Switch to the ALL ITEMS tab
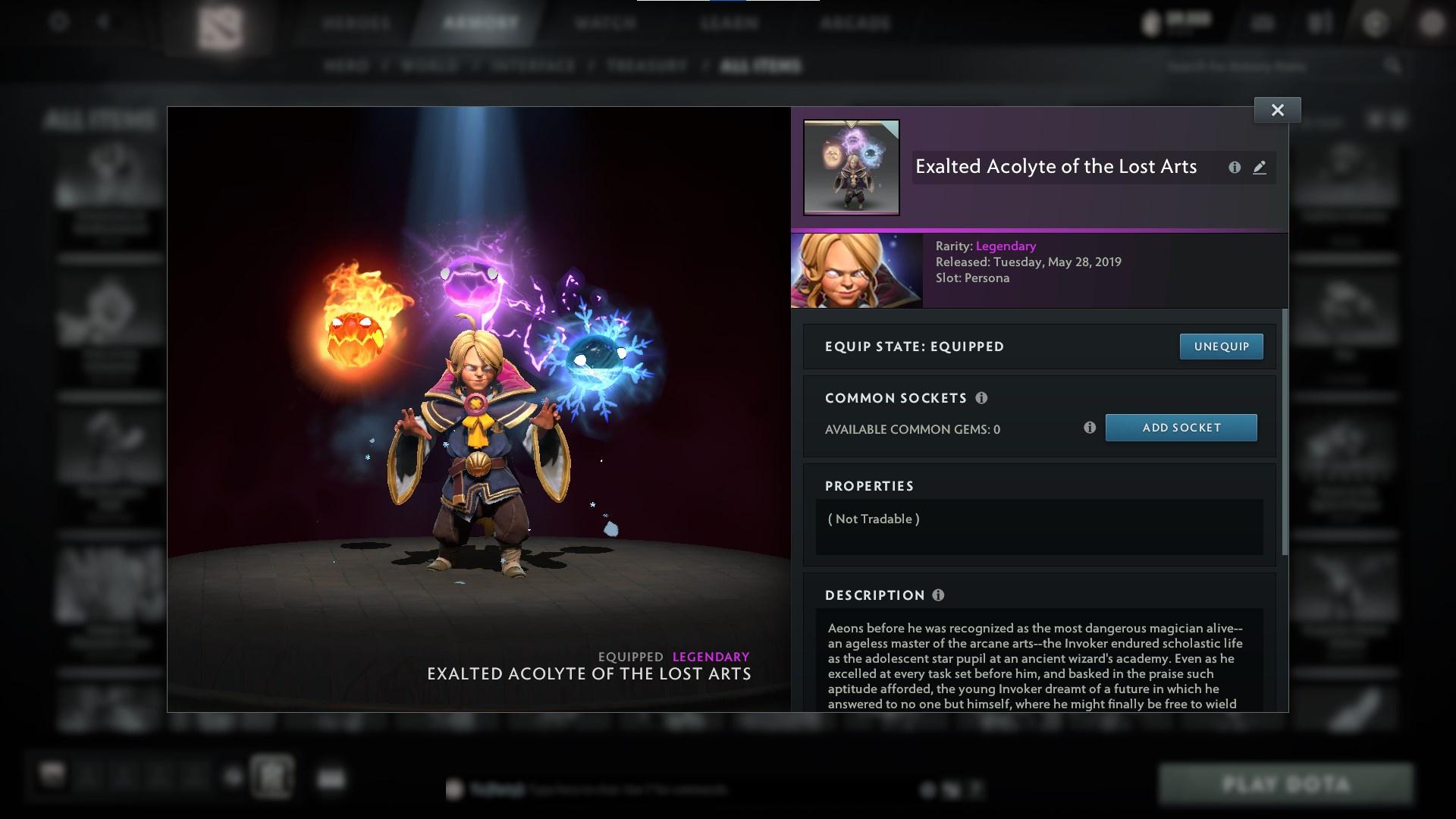 pyautogui.click(x=761, y=66)
